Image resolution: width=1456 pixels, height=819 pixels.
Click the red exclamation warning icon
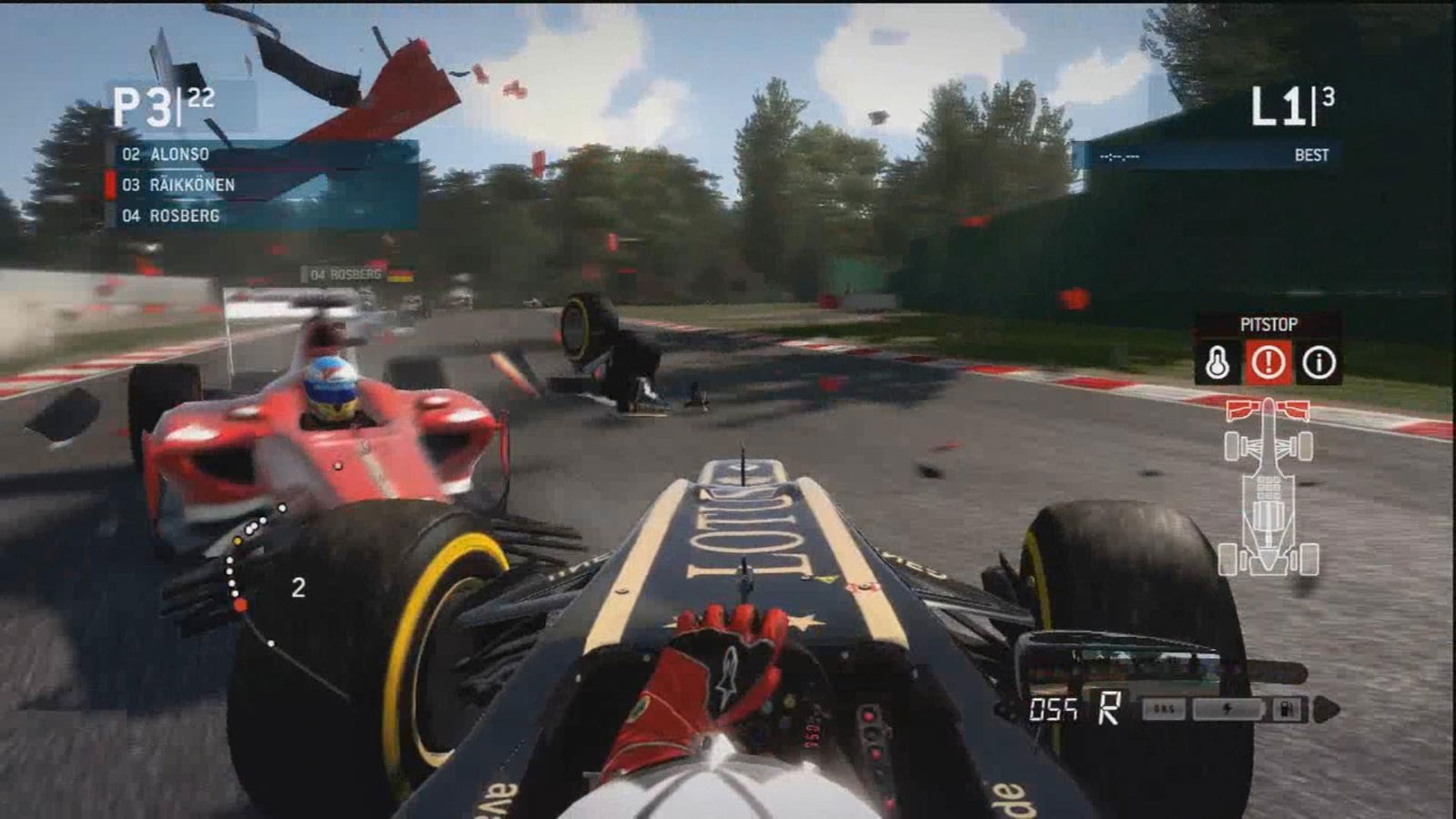click(x=1268, y=363)
